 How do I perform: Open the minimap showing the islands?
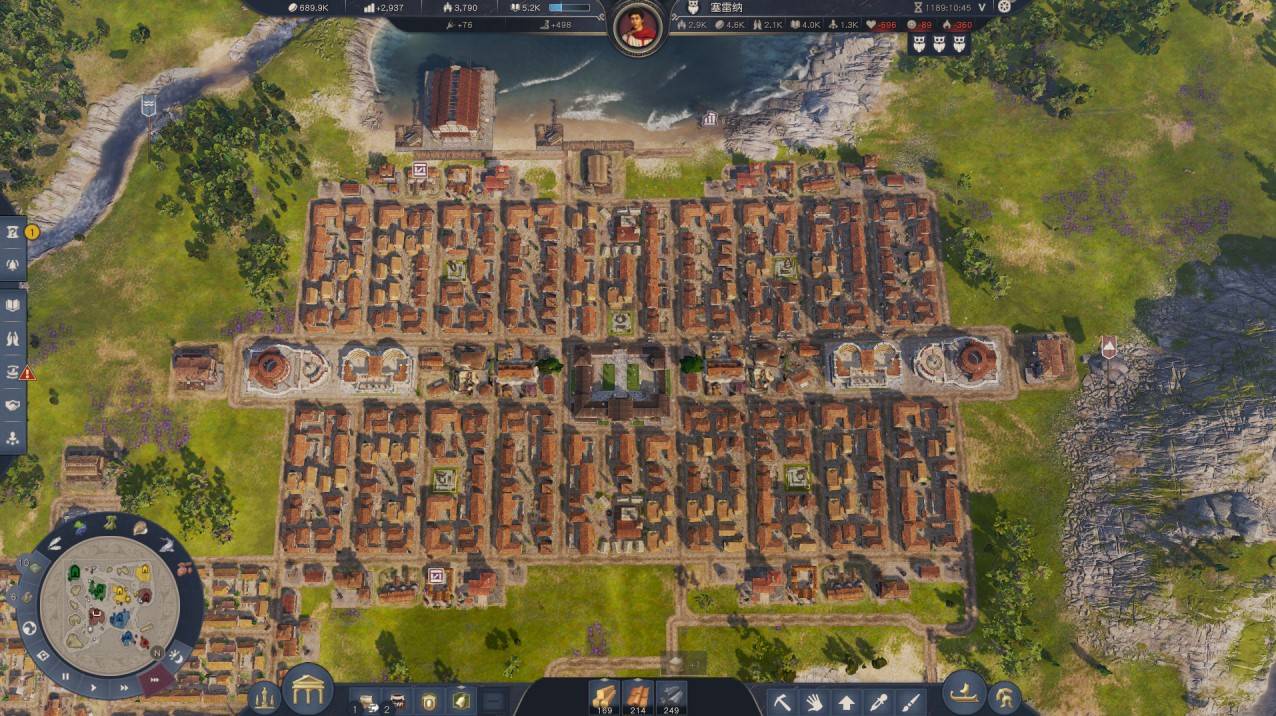[x=109, y=605]
